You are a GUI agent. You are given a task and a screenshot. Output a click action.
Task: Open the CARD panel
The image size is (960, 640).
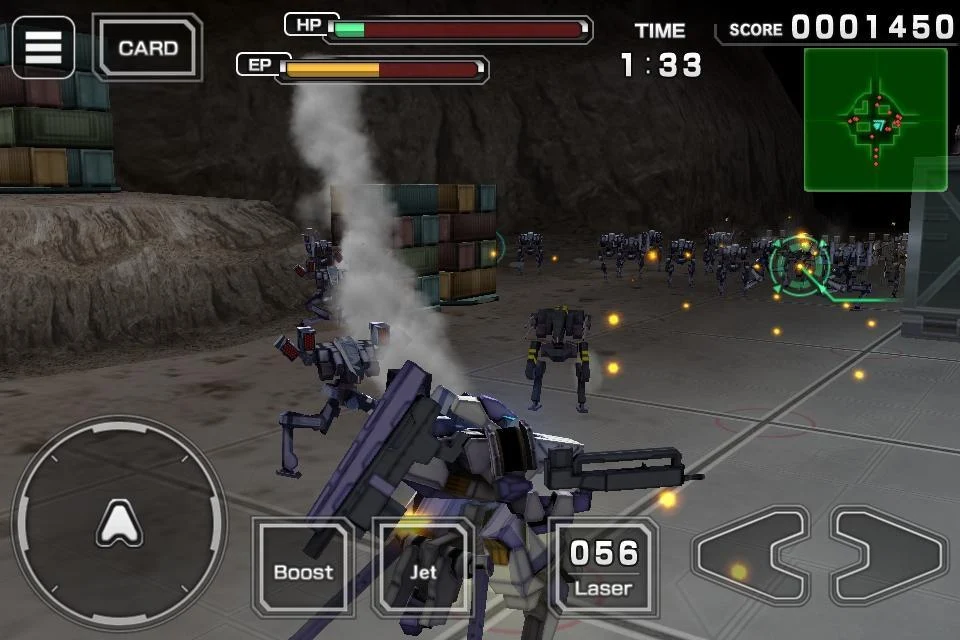(147, 47)
